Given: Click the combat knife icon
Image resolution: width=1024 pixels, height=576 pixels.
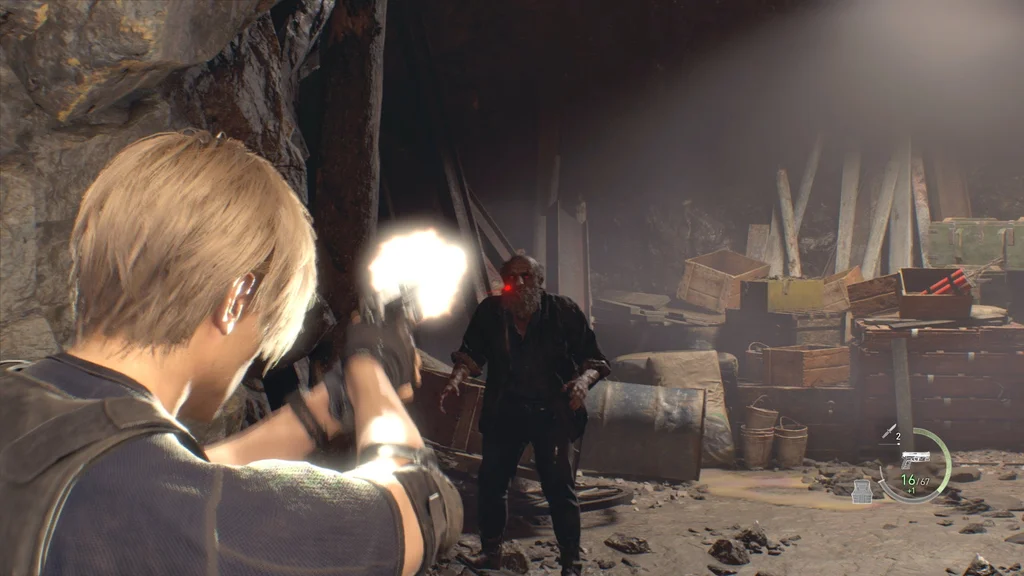Looking at the screenshot, I should click(888, 431).
